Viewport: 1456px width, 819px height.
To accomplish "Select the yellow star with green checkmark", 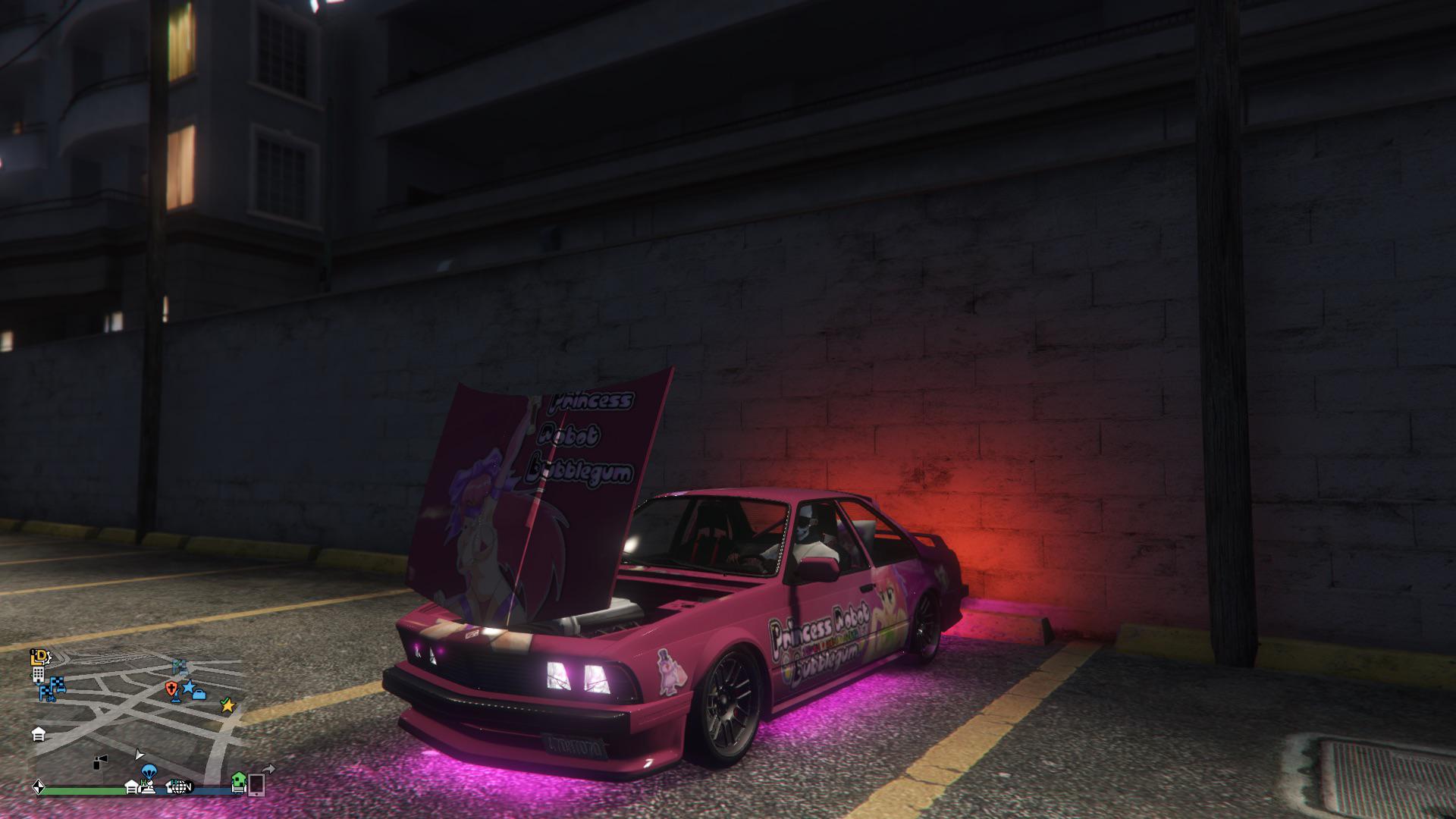I will click(227, 706).
